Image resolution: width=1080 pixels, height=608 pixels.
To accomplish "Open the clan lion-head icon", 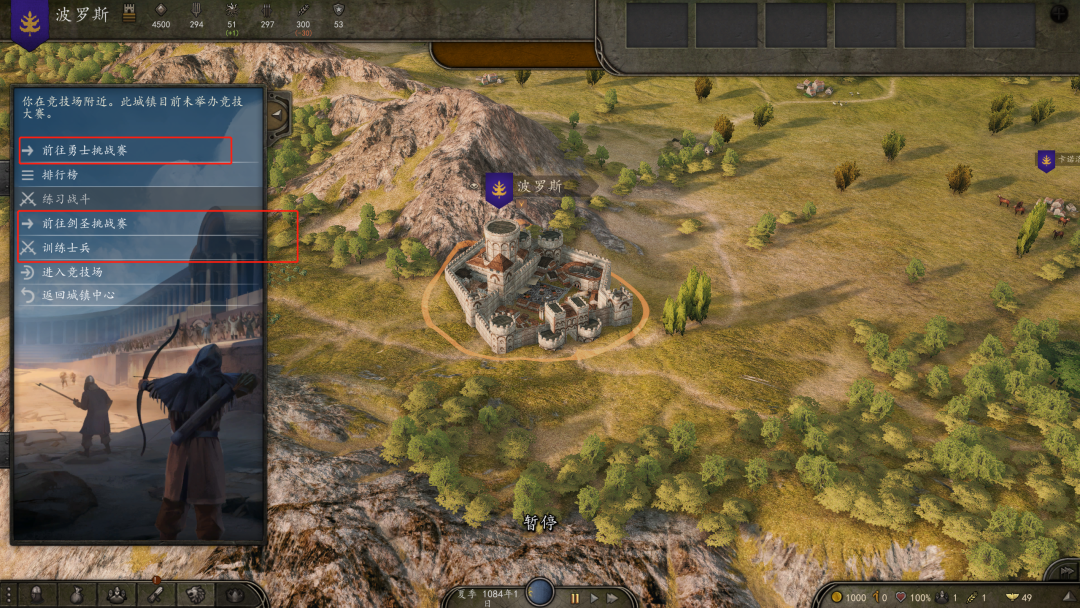I will tap(195, 595).
